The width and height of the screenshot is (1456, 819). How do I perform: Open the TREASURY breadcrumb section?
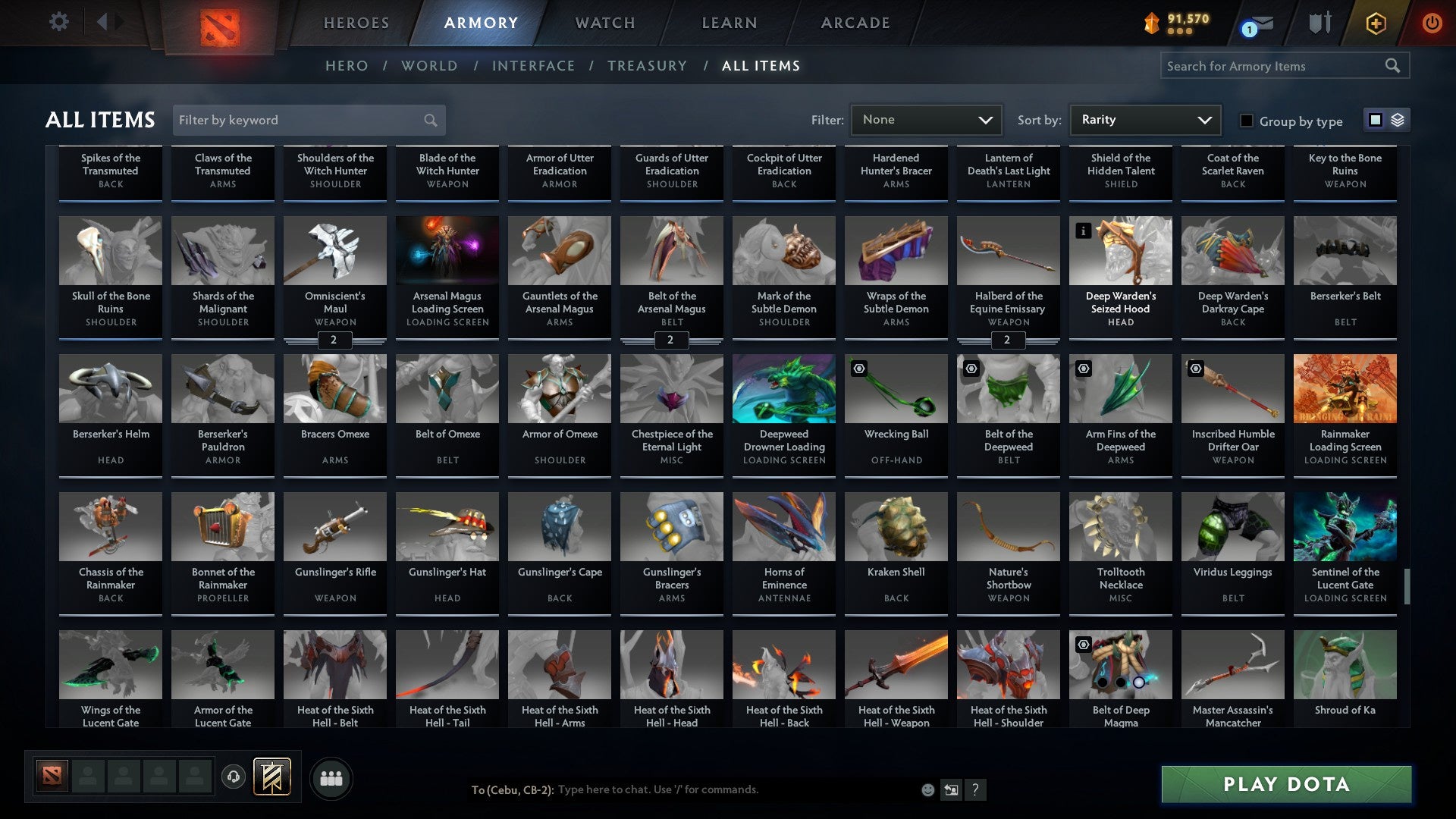click(648, 66)
